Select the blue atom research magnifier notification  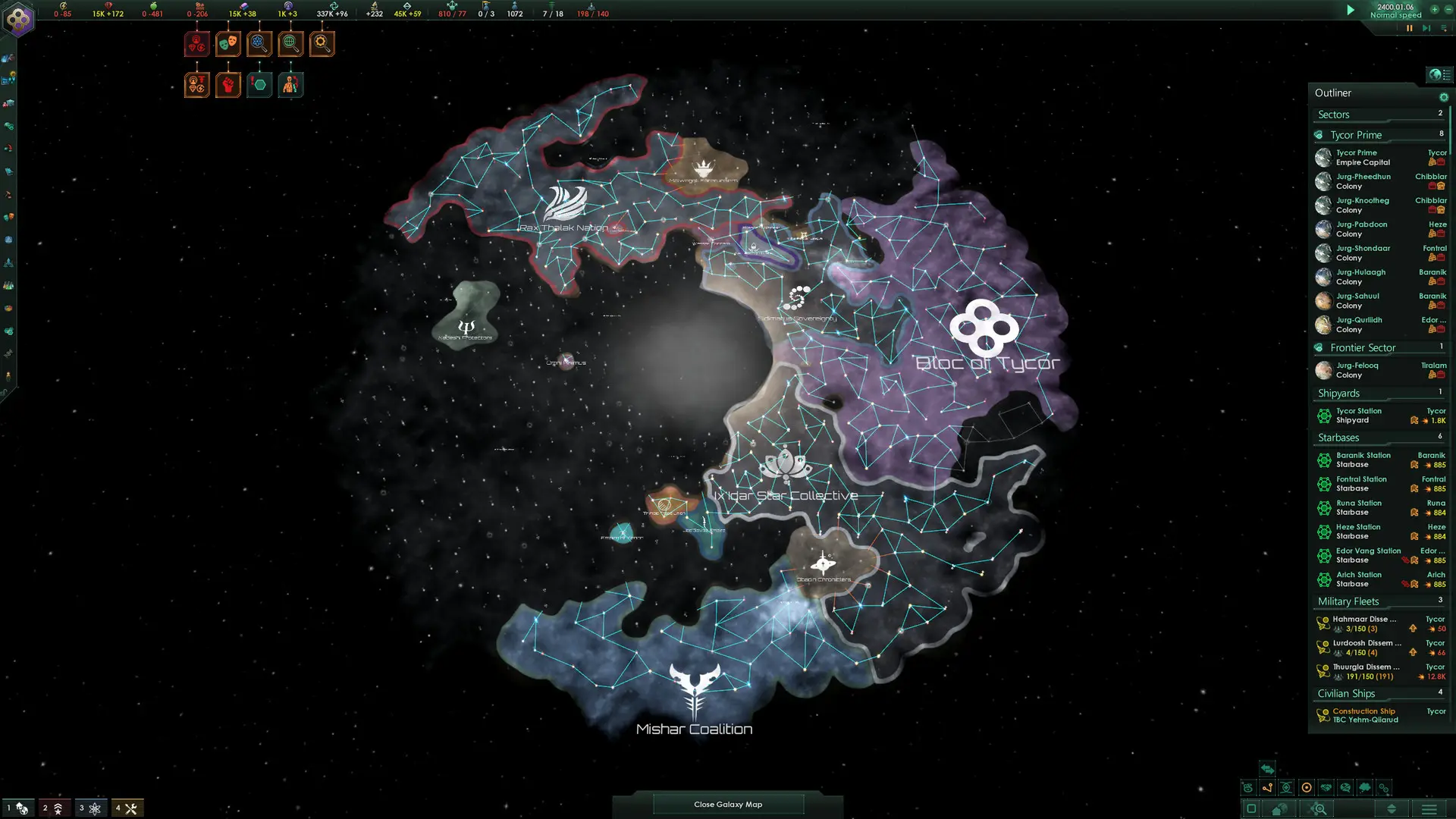259,43
